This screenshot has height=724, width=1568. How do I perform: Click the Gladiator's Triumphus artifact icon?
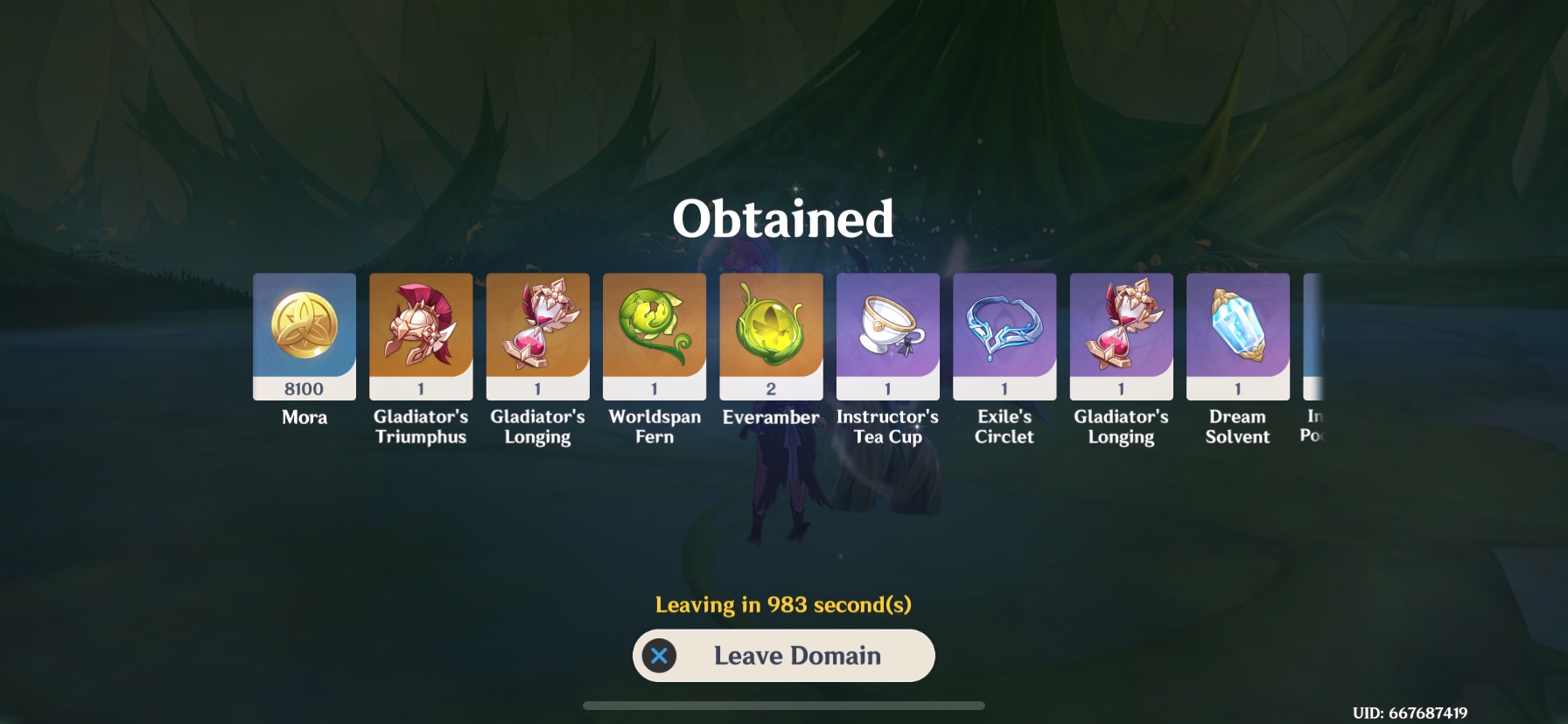tap(420, 335)
